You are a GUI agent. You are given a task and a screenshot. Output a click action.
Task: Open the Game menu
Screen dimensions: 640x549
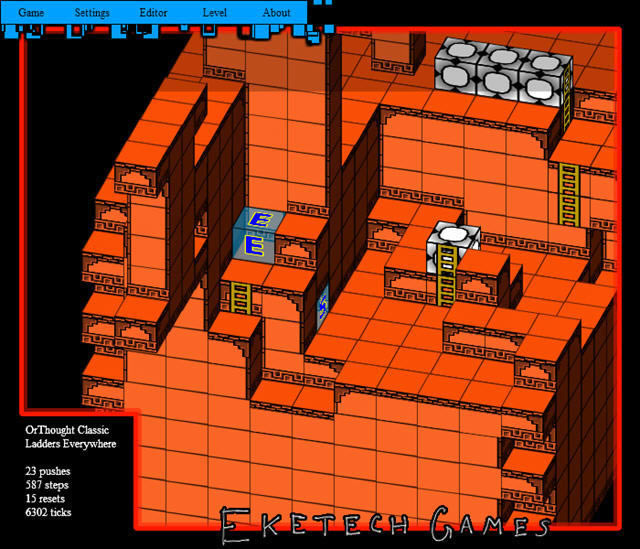[x=31, y=13]
